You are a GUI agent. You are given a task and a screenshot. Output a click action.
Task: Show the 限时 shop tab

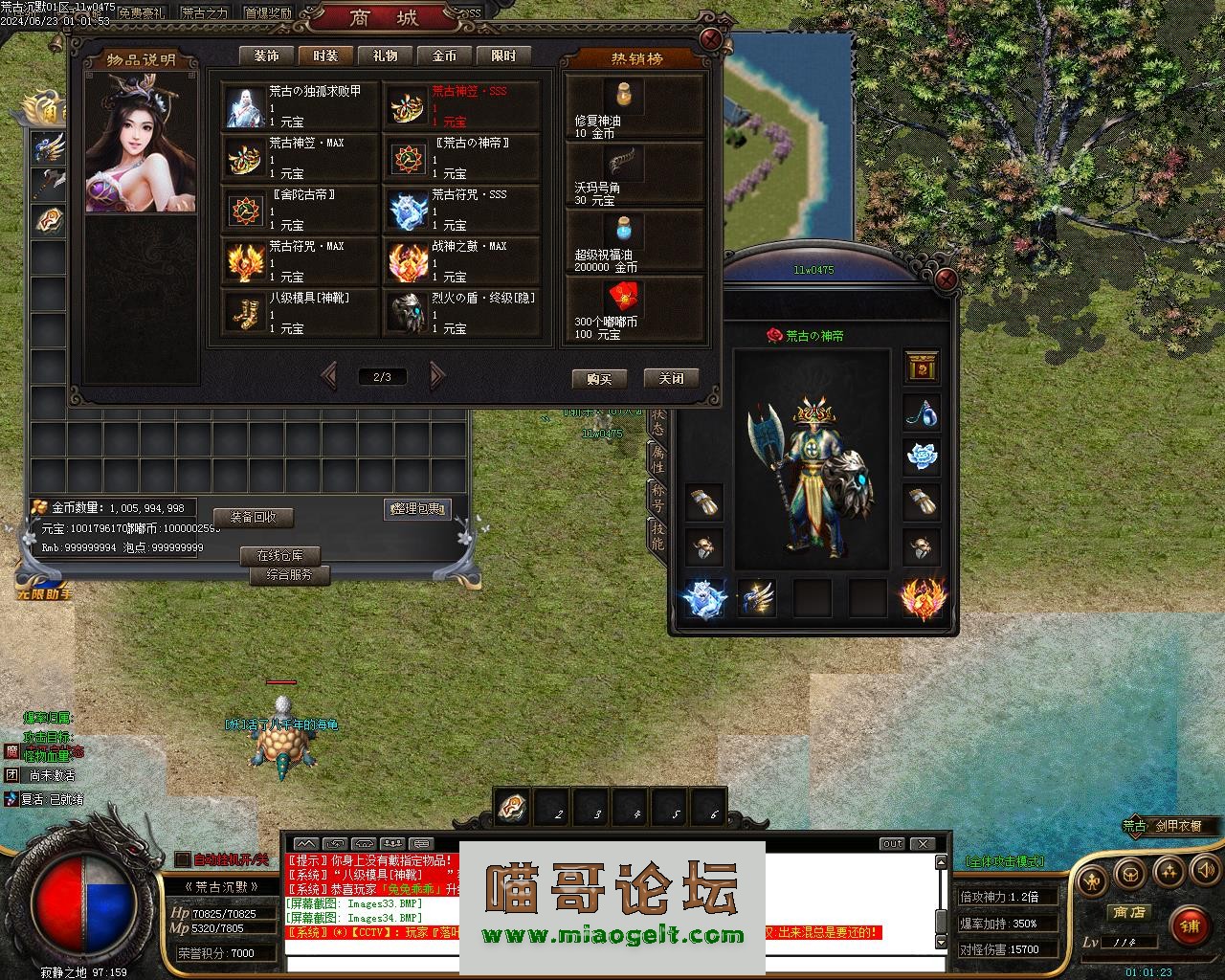coord(503,56)
